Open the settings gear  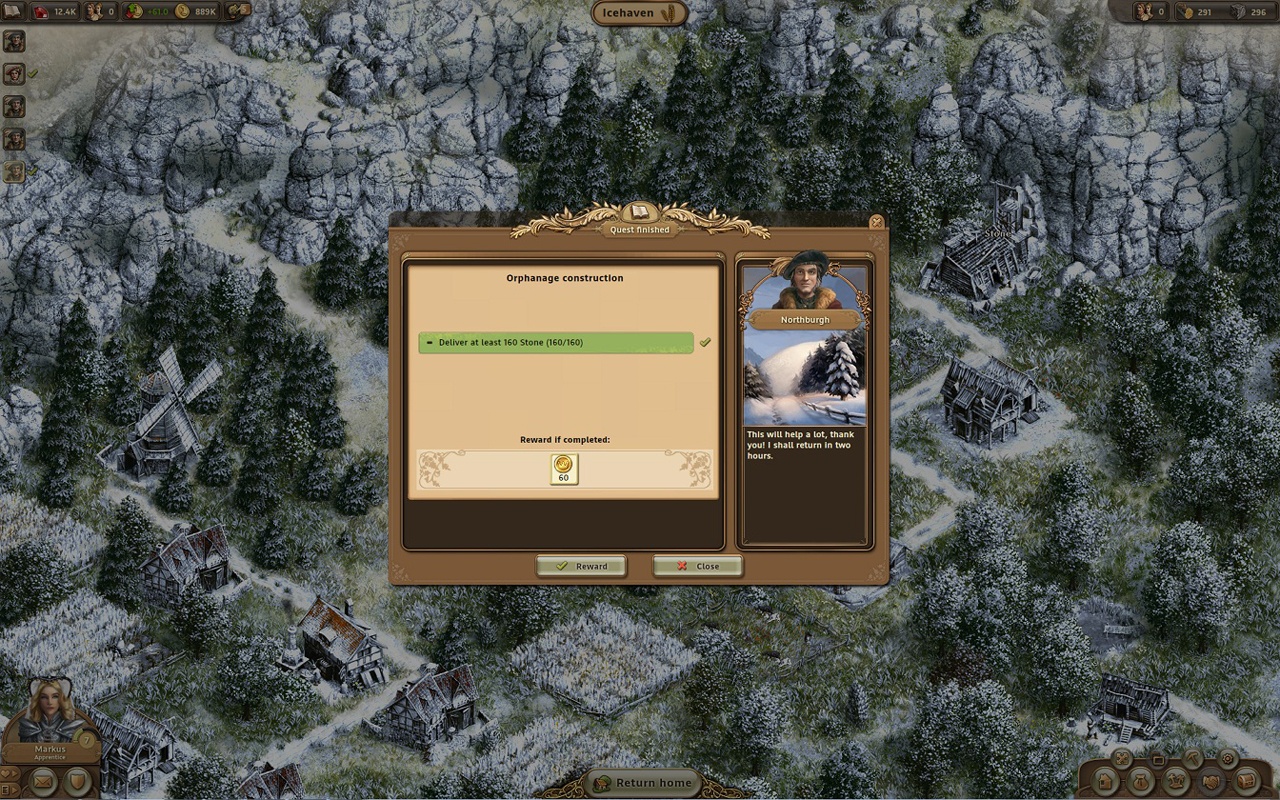[1227, 759]
